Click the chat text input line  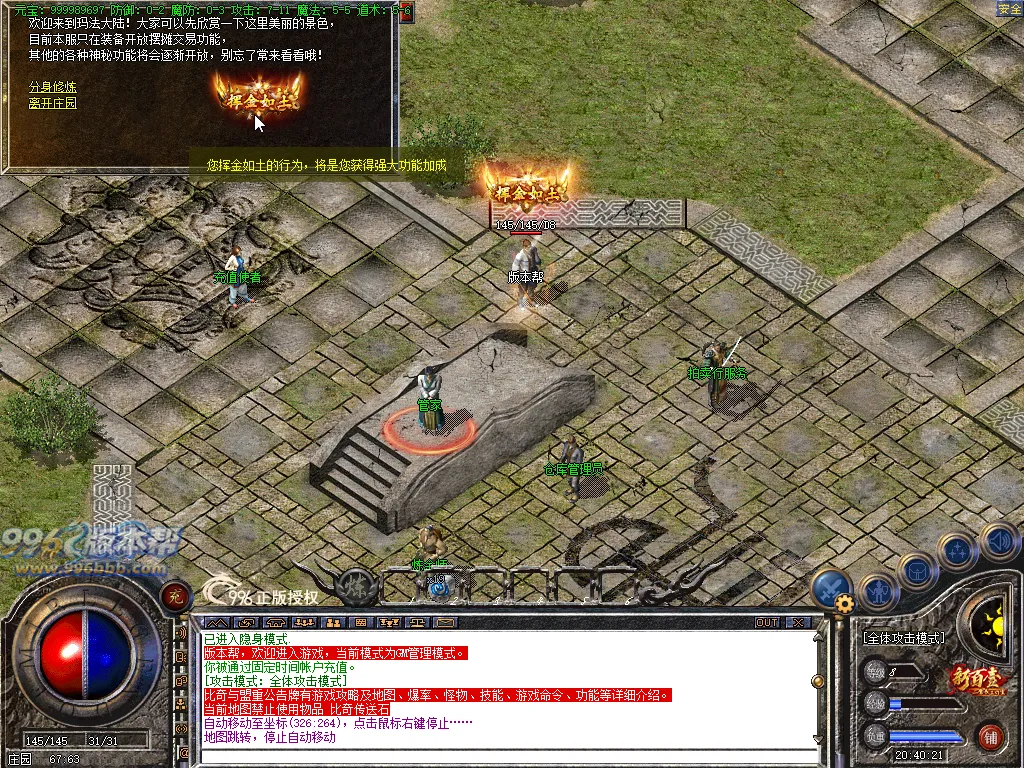pos(500,755)
